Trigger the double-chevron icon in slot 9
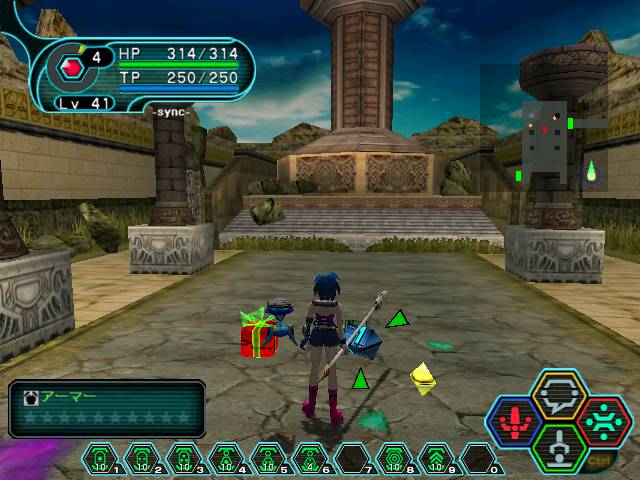The height and width of the screenshot is (480, 640). point(436,459)
